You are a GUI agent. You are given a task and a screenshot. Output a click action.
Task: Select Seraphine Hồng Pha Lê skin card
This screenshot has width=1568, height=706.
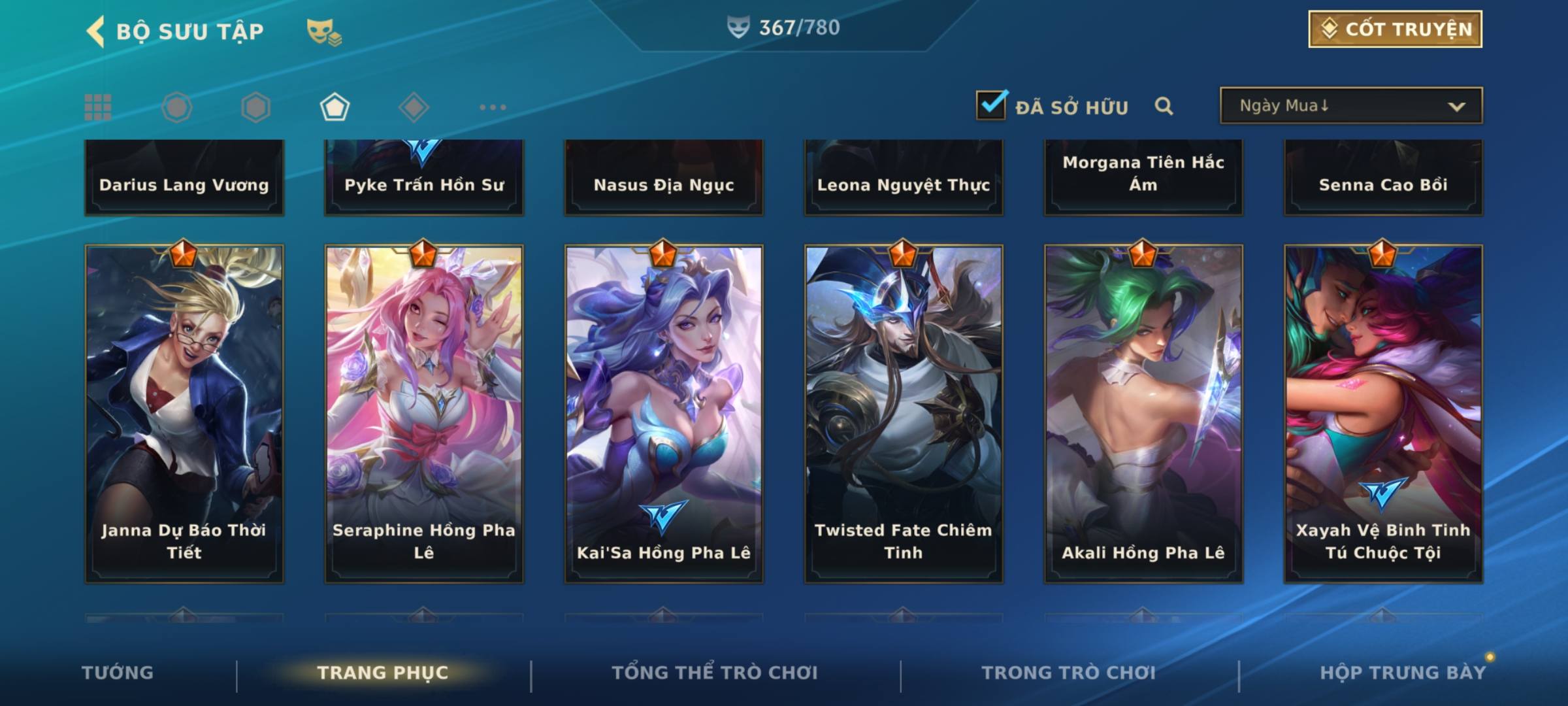tap(424, 413)
